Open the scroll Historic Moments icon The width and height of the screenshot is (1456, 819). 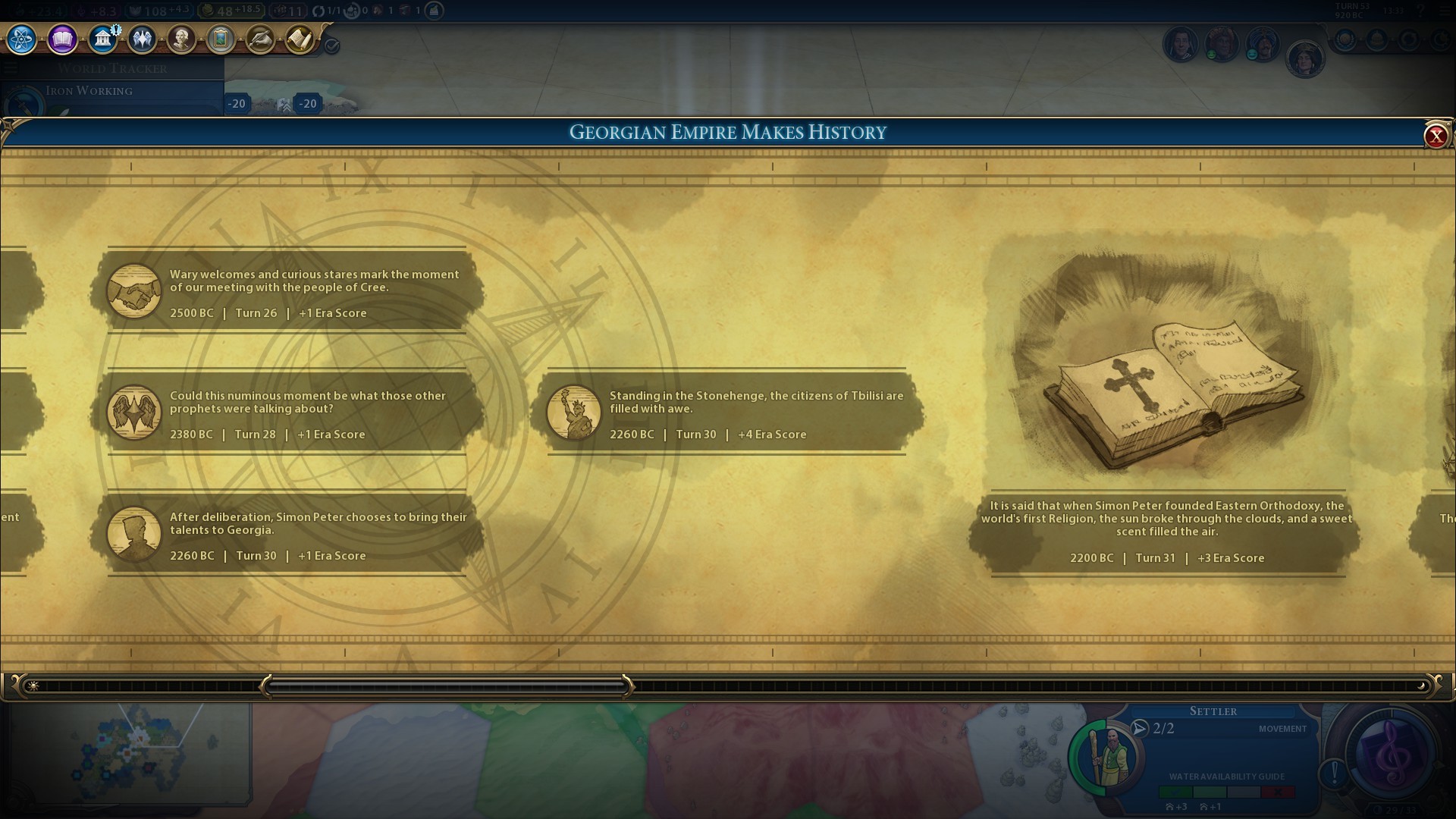(300, 39)
